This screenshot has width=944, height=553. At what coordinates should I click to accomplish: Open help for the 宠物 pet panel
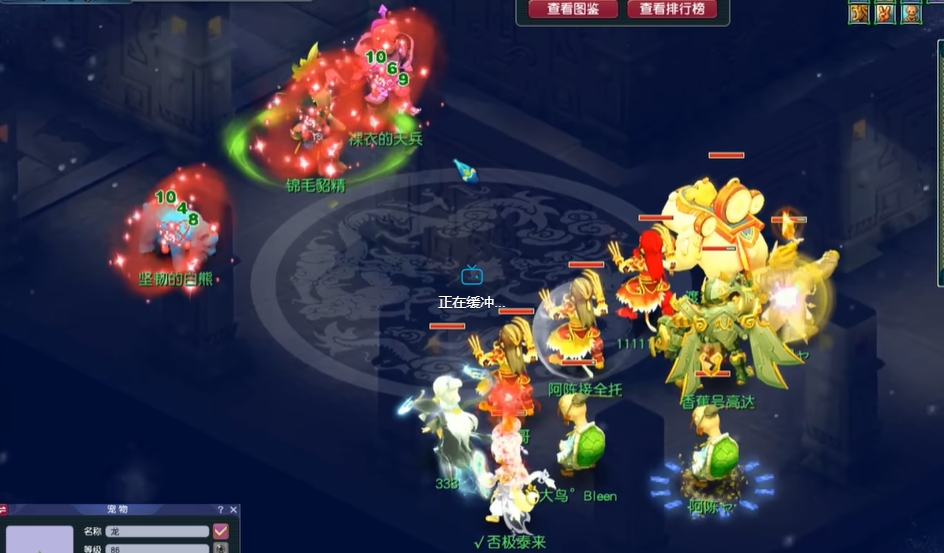pos(220,510)
